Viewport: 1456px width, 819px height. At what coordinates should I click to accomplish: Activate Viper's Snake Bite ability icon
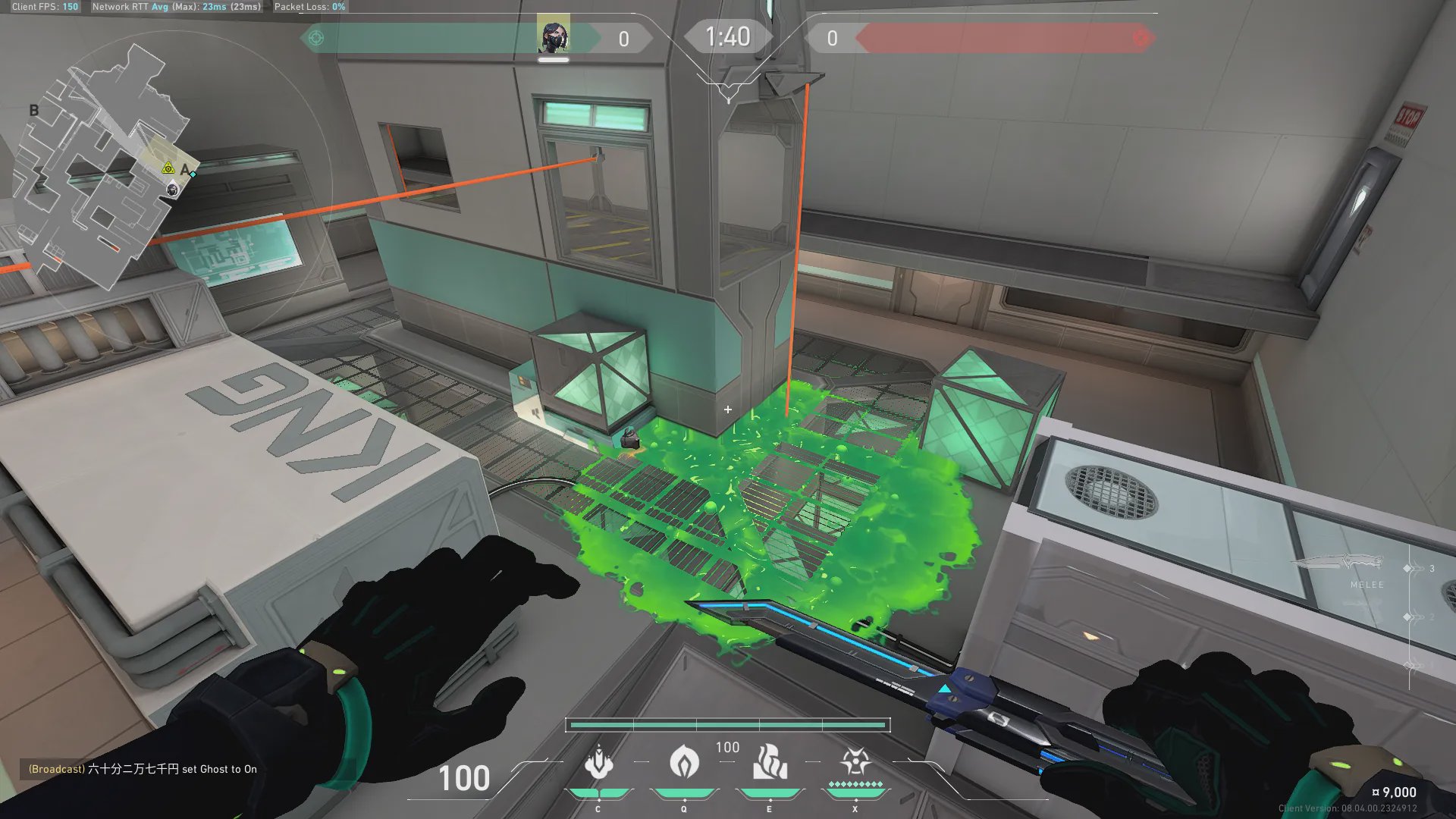pos(598,763)
